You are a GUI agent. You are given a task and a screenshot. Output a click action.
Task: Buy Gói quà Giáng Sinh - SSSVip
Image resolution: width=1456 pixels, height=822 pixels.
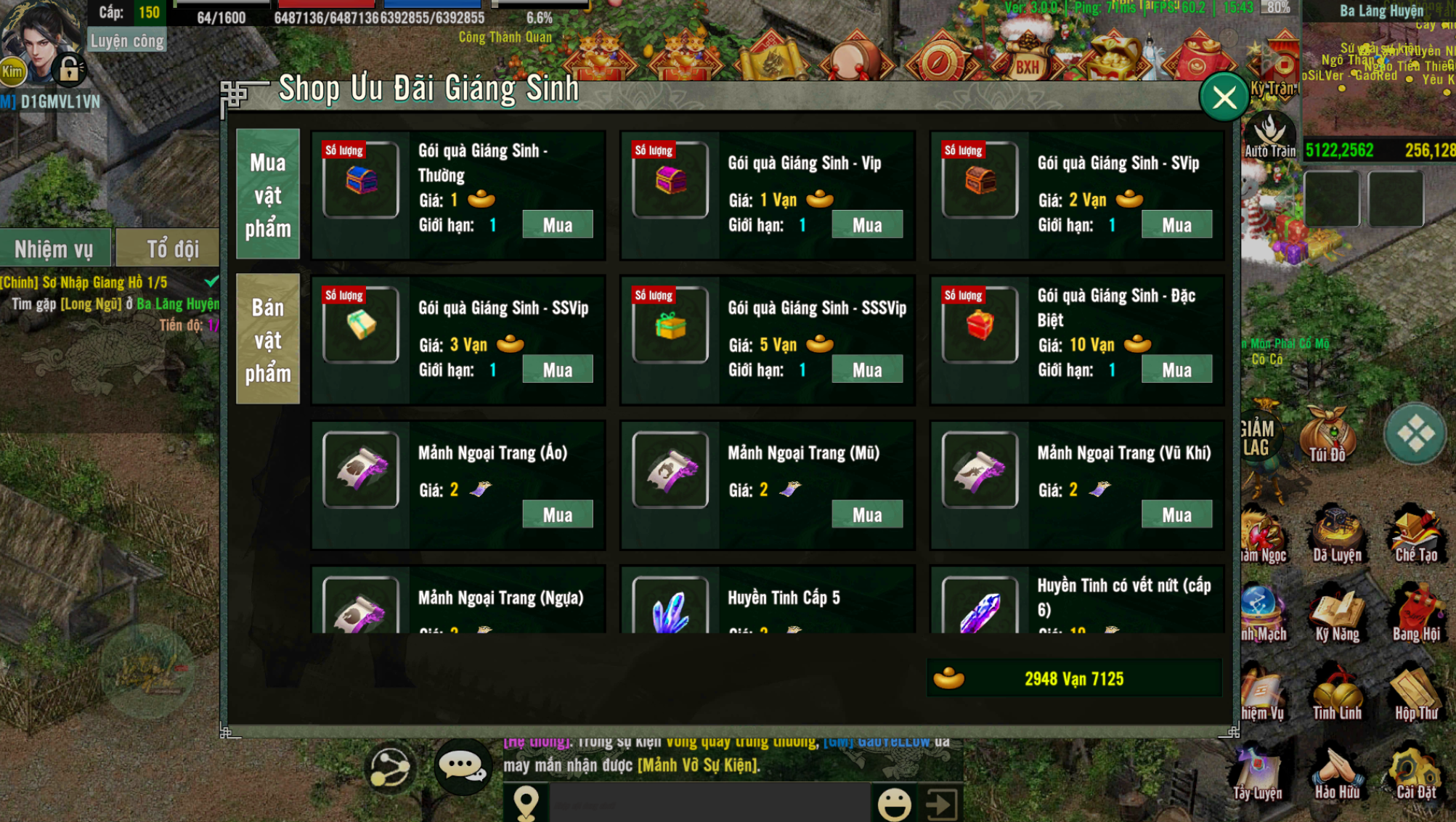tap(866, 370)
